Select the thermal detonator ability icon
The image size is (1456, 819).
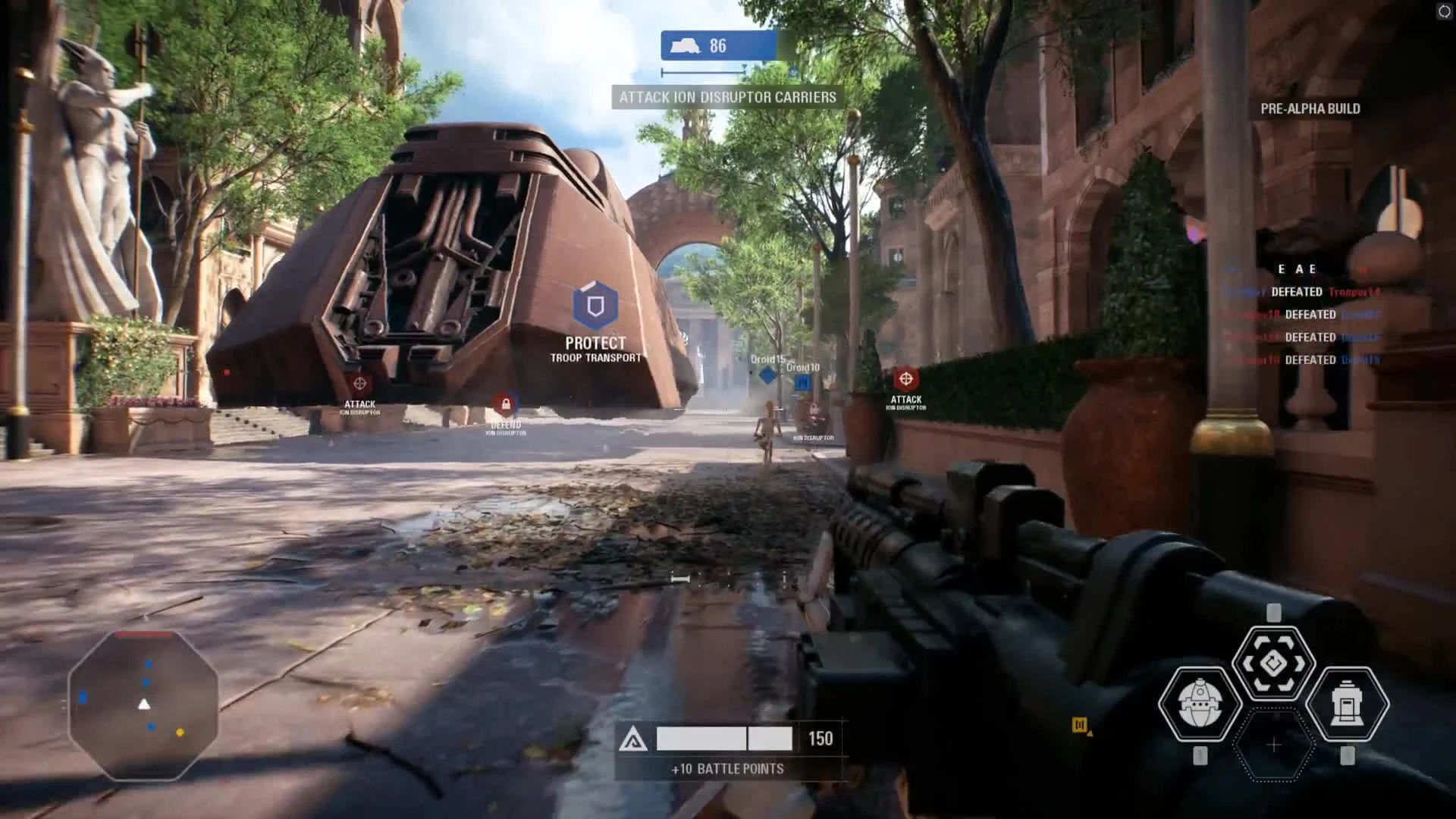[x=1202, y=705]
